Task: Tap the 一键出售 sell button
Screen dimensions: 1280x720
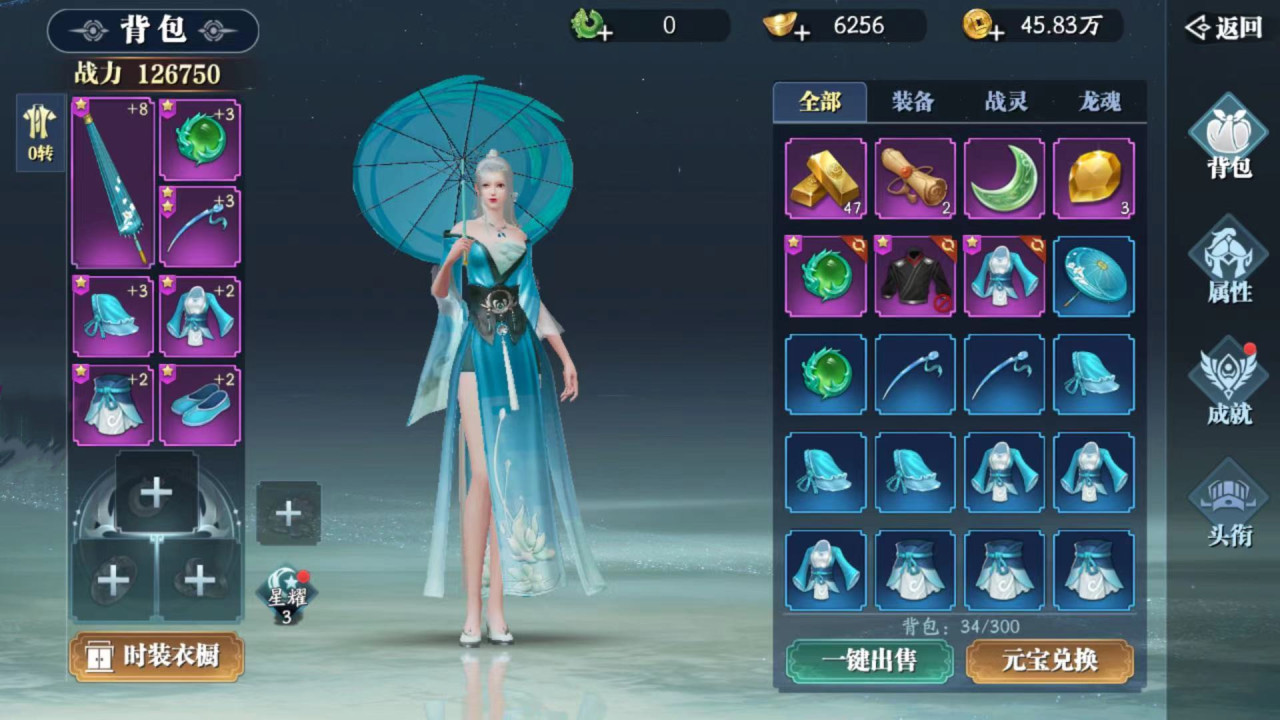Action: [x=868, y=661]
